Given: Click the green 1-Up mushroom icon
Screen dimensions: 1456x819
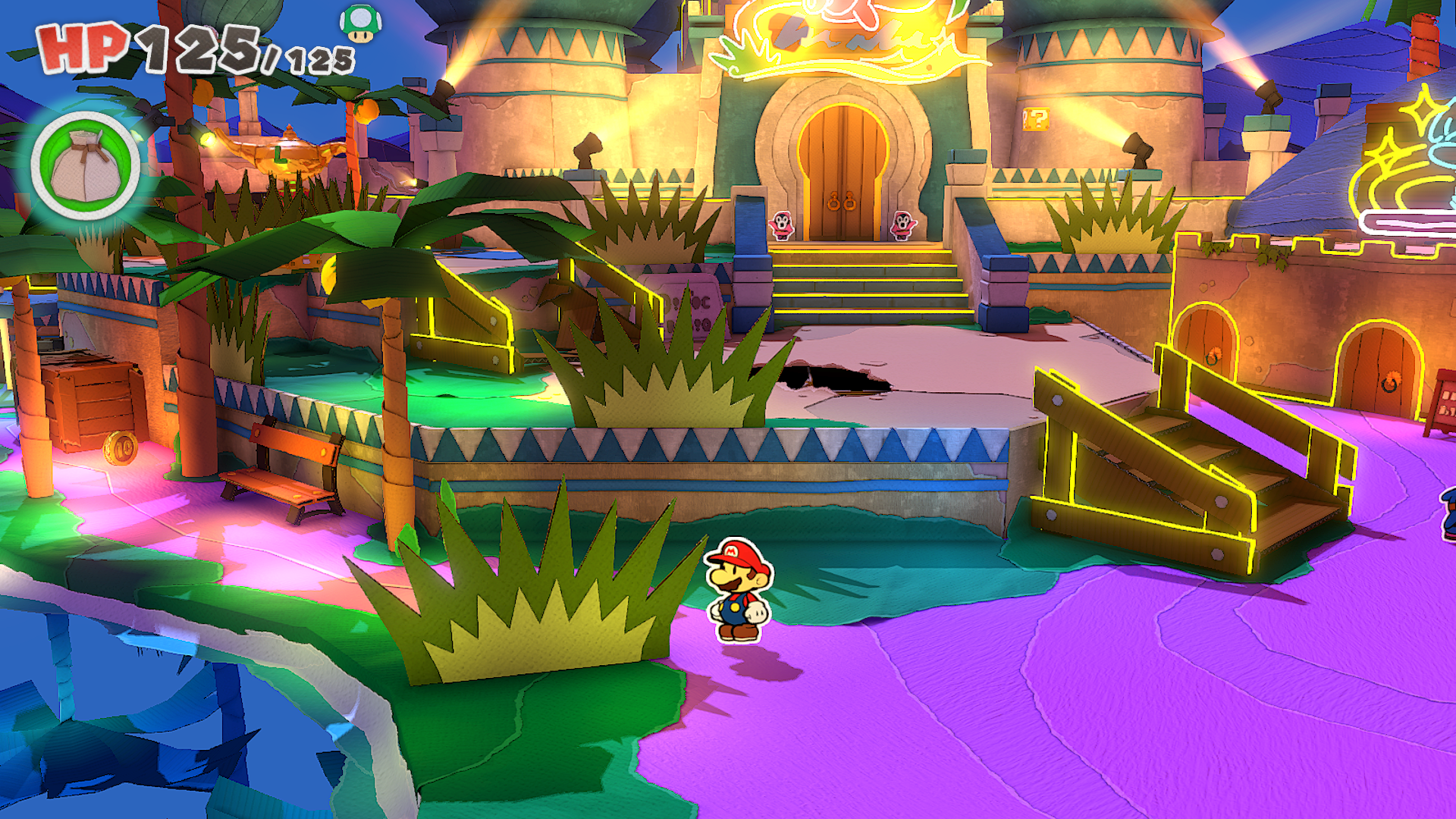Looking at the screenshot, I should (360, 24).
